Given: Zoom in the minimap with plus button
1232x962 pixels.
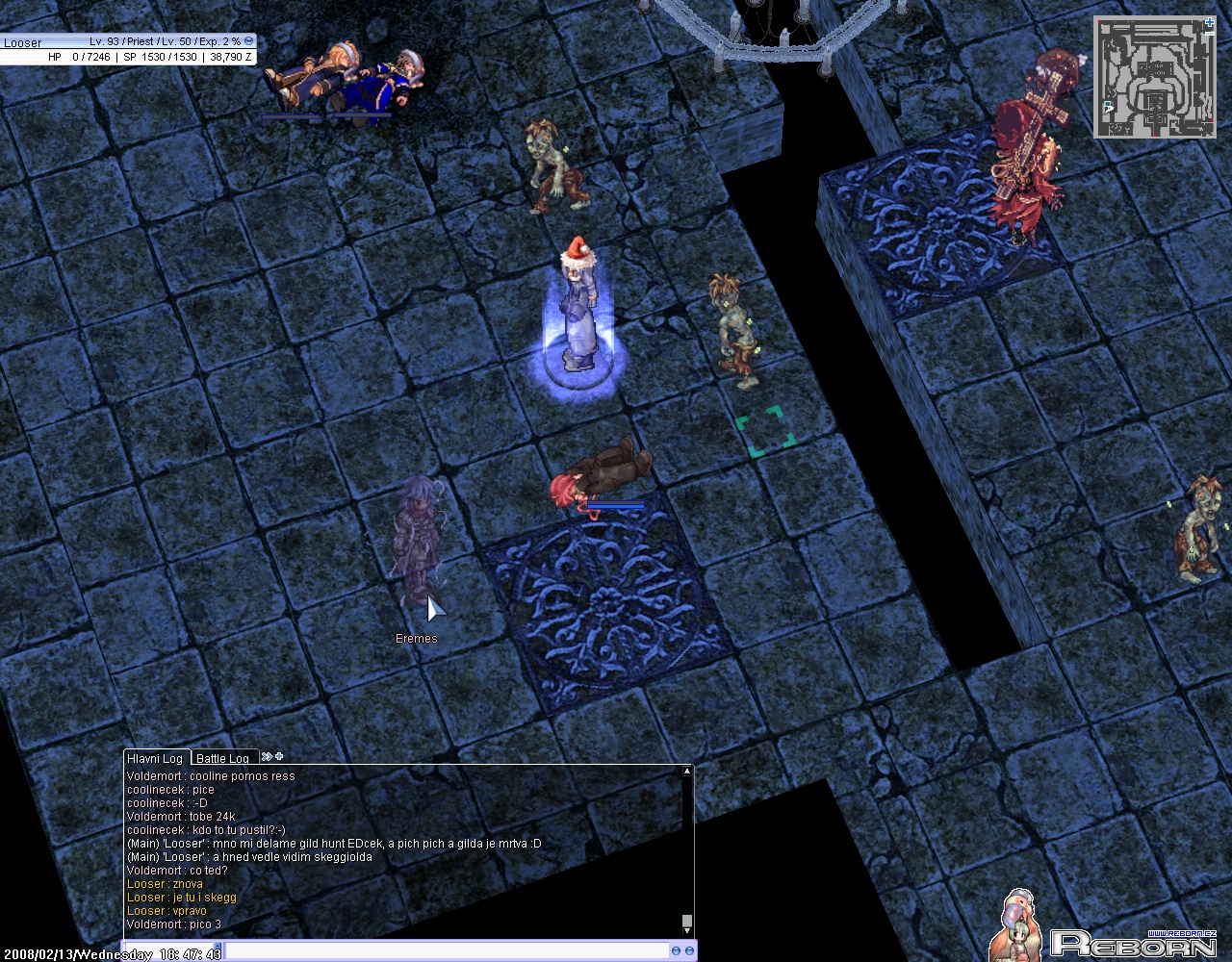Looking at the screenshot, I should [1210, 22].
